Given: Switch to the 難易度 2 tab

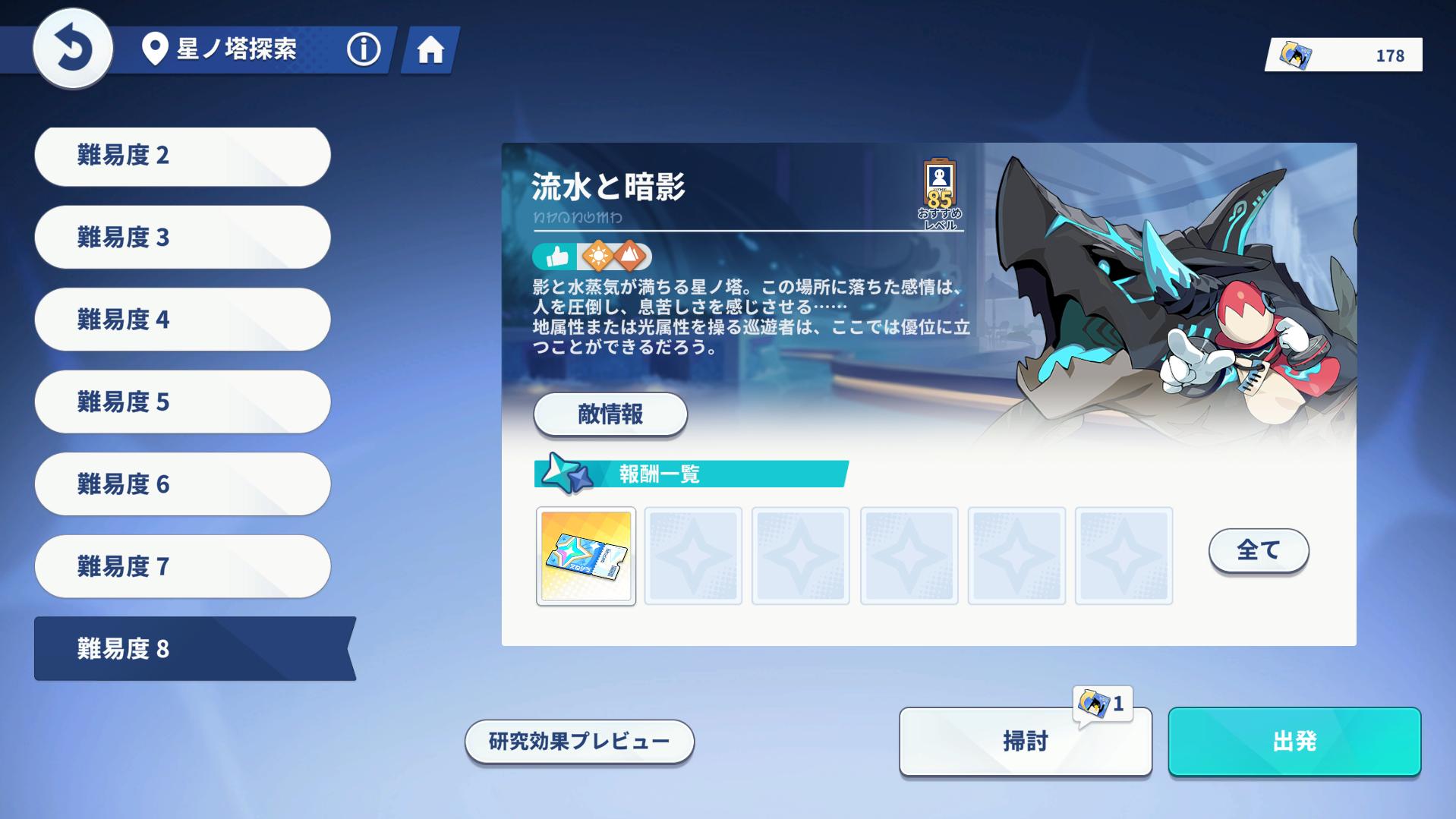Looking at the screenshot, I should tap(182, 156).
